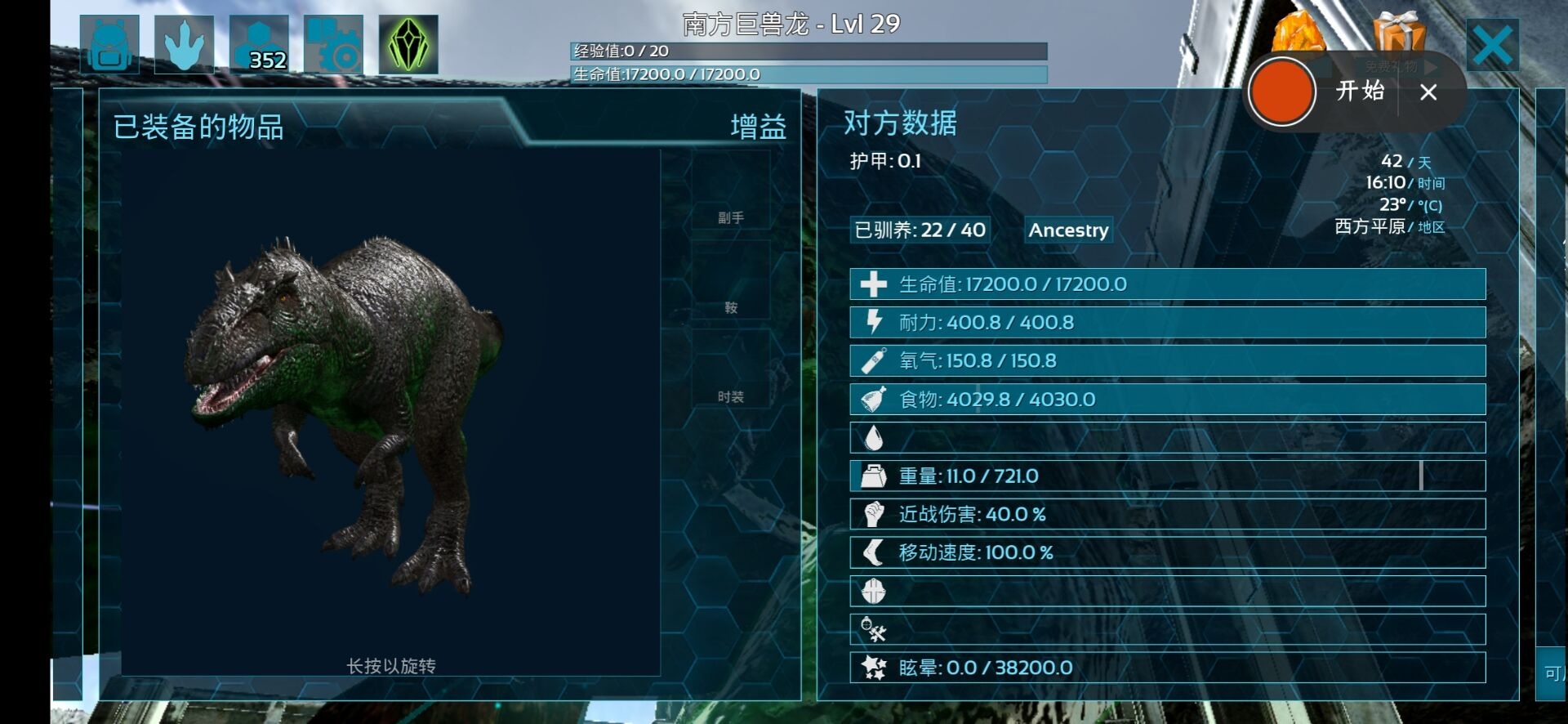Show the 增益 buffs section
1568x724 pixels.
758,127
